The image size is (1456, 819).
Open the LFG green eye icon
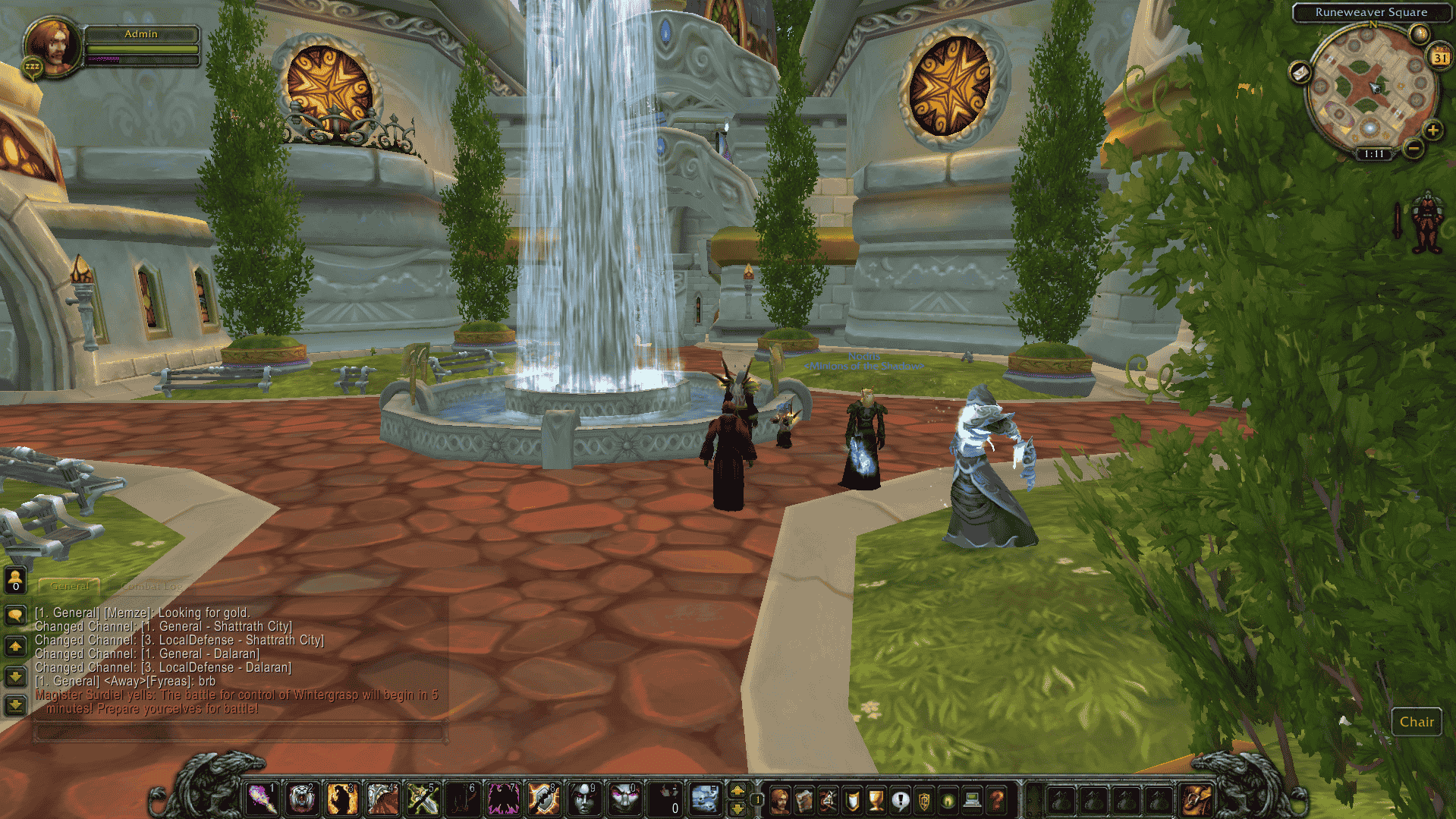click(947, 801)
